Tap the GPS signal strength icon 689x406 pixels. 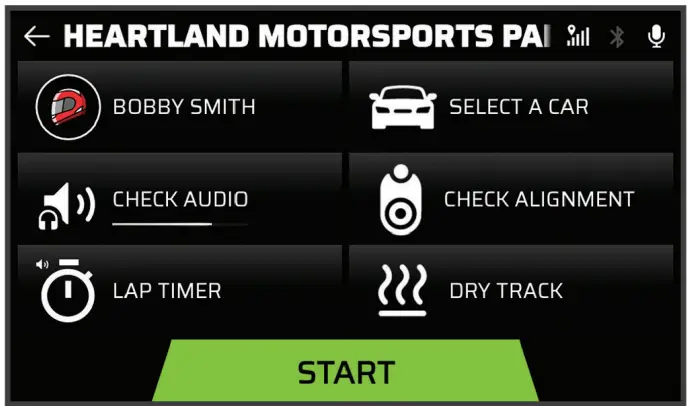coord(578,37)
